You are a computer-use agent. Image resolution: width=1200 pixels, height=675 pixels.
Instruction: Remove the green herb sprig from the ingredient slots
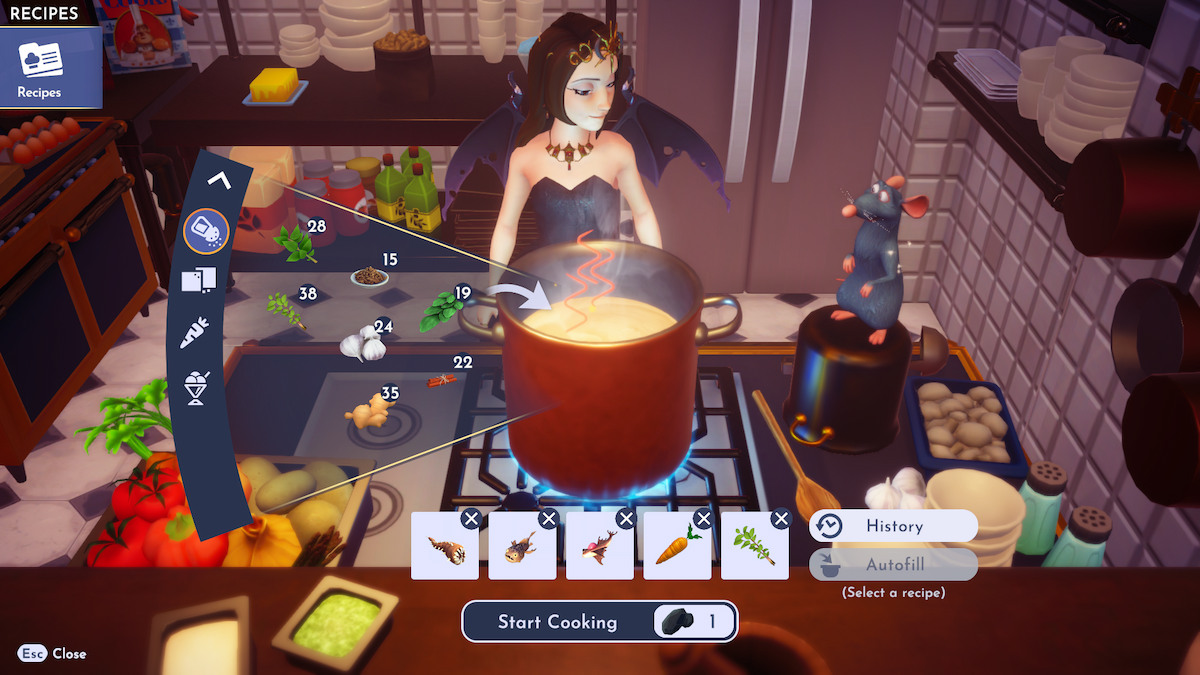coord(781,518)
